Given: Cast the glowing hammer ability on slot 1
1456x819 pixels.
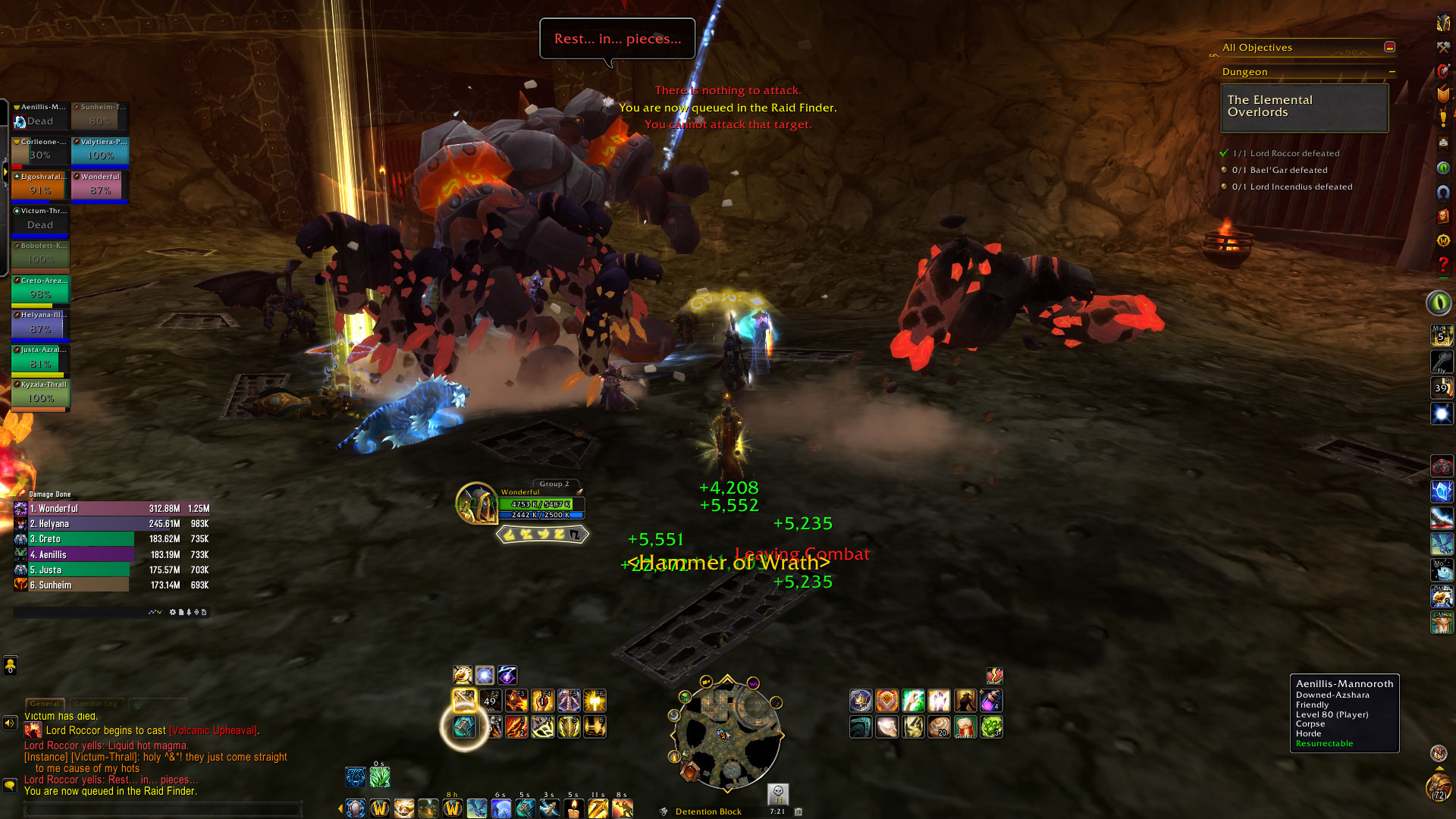Looking at the screenshot, I should click(464, 726).
